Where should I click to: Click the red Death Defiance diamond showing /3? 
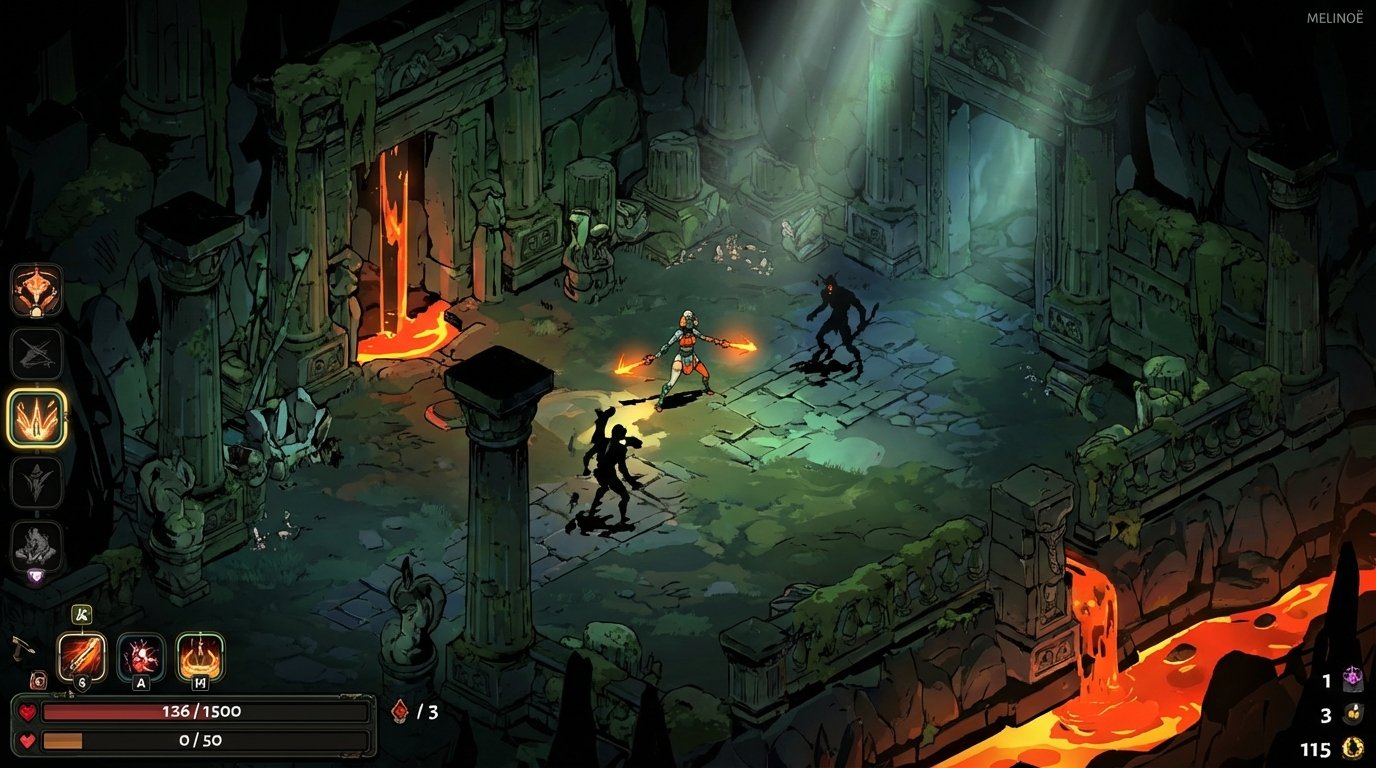[x=397, y=710]
